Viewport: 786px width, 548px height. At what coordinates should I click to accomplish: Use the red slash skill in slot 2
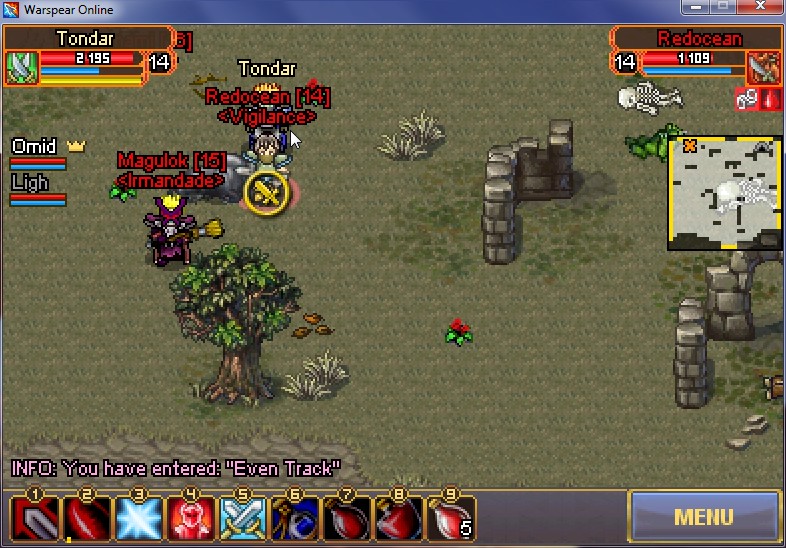click(x=87, y=519)
